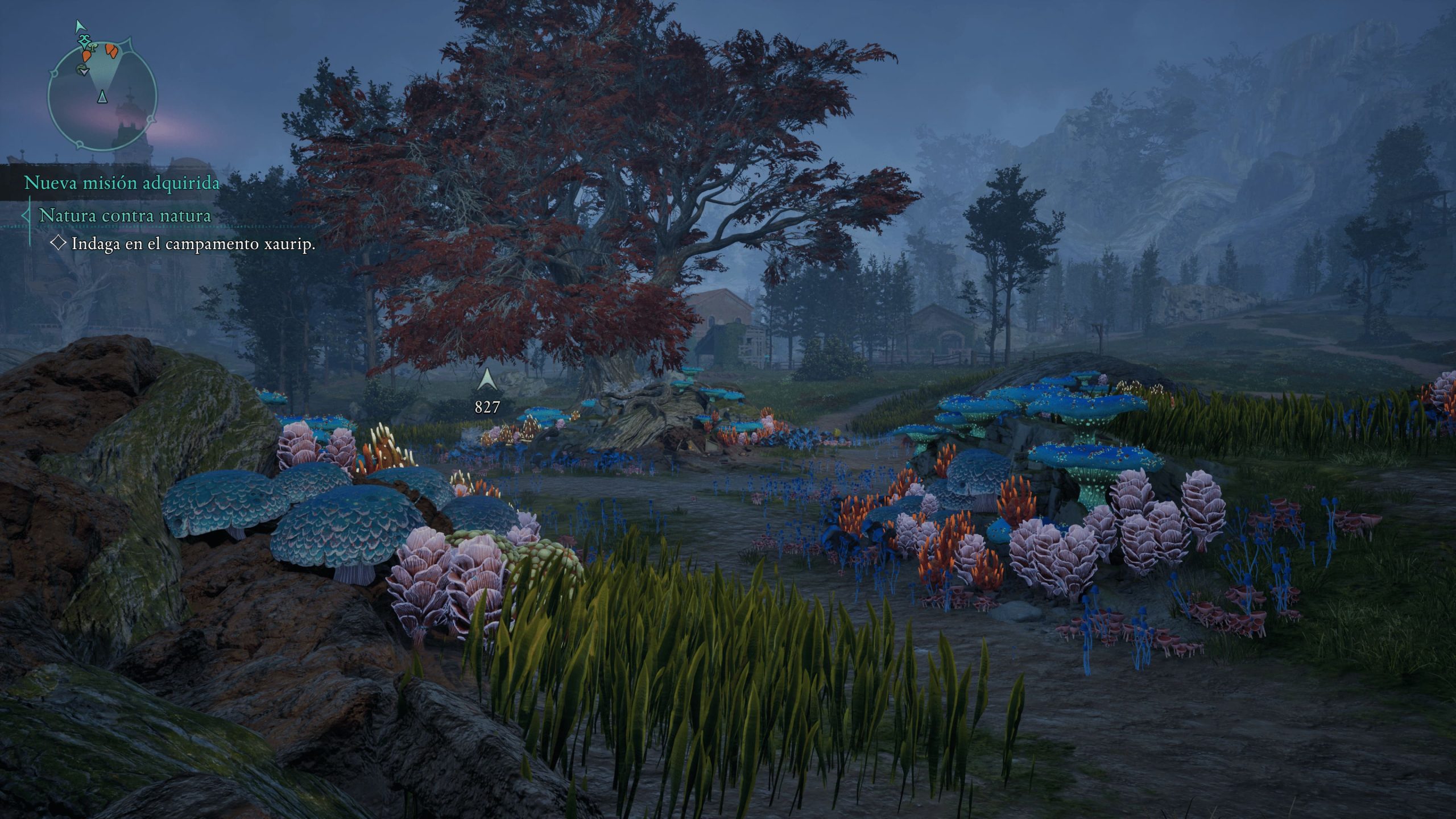Click the "Nueva misión adquirida" notification banner
Image resolution: width=1456 pixels, height=819 pixels.
[x=122, y=183]
